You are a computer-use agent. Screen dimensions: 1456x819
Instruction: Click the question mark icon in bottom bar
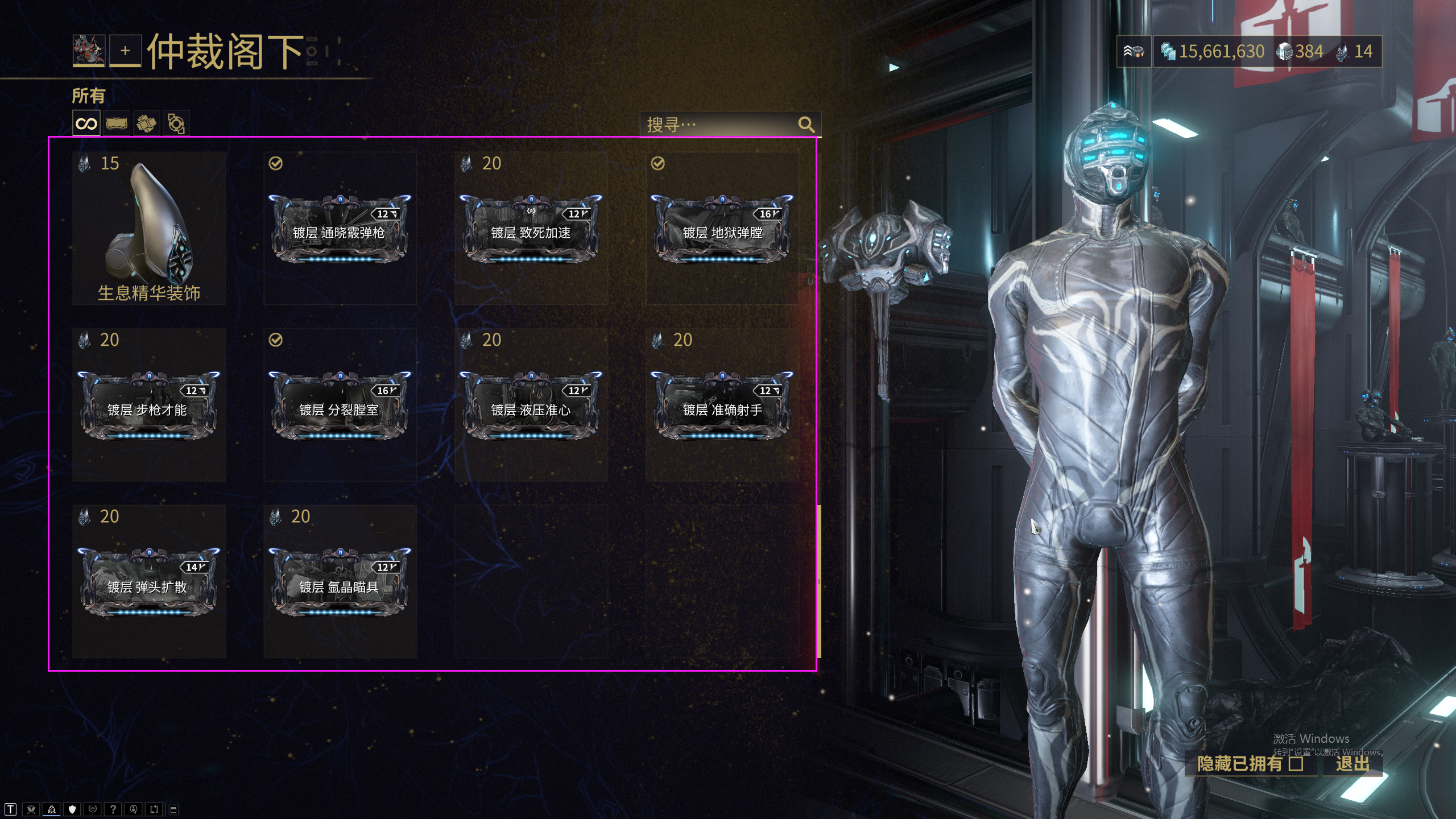coord(113,809)
